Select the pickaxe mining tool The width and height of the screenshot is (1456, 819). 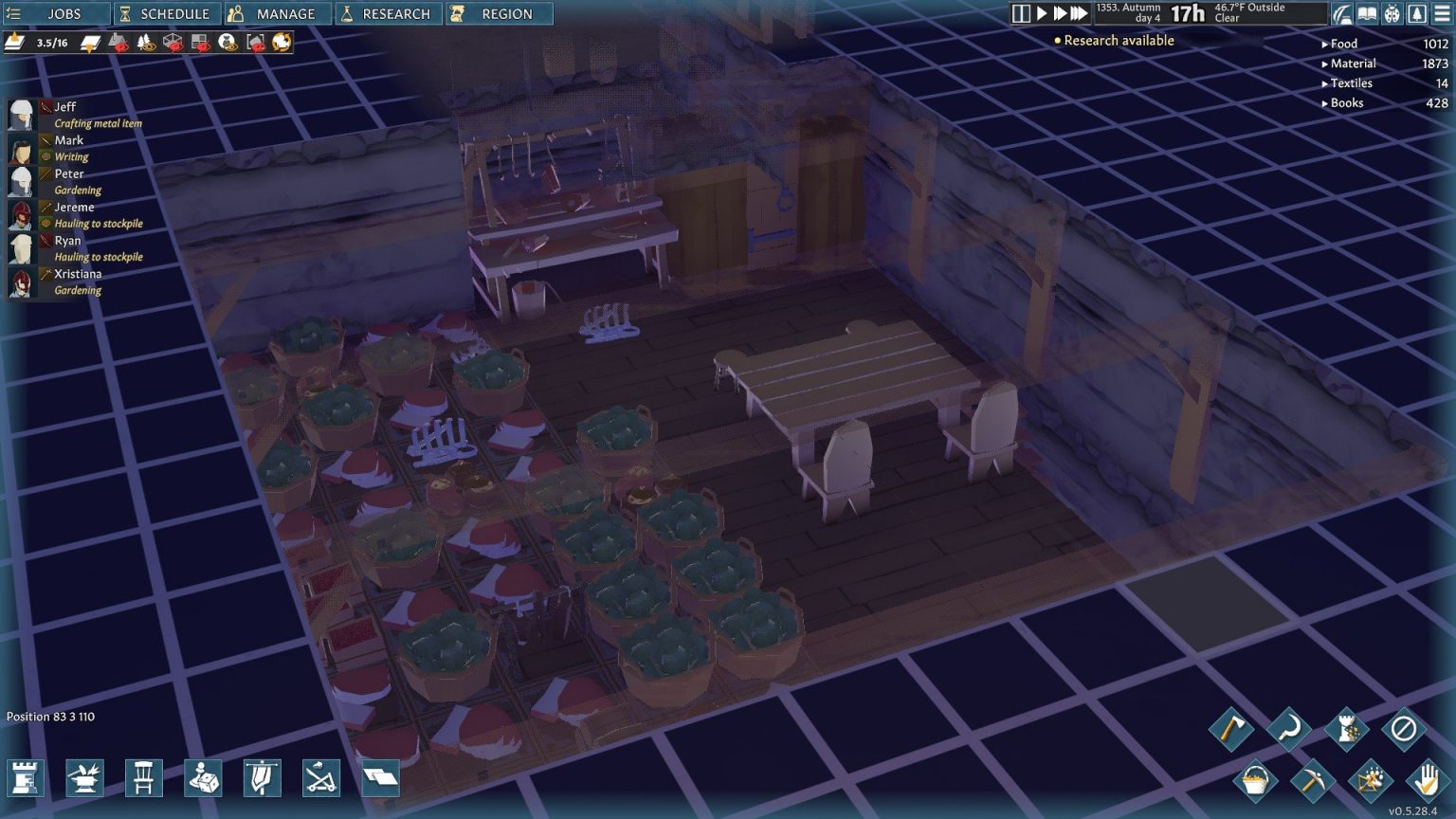pos(1313,782)
